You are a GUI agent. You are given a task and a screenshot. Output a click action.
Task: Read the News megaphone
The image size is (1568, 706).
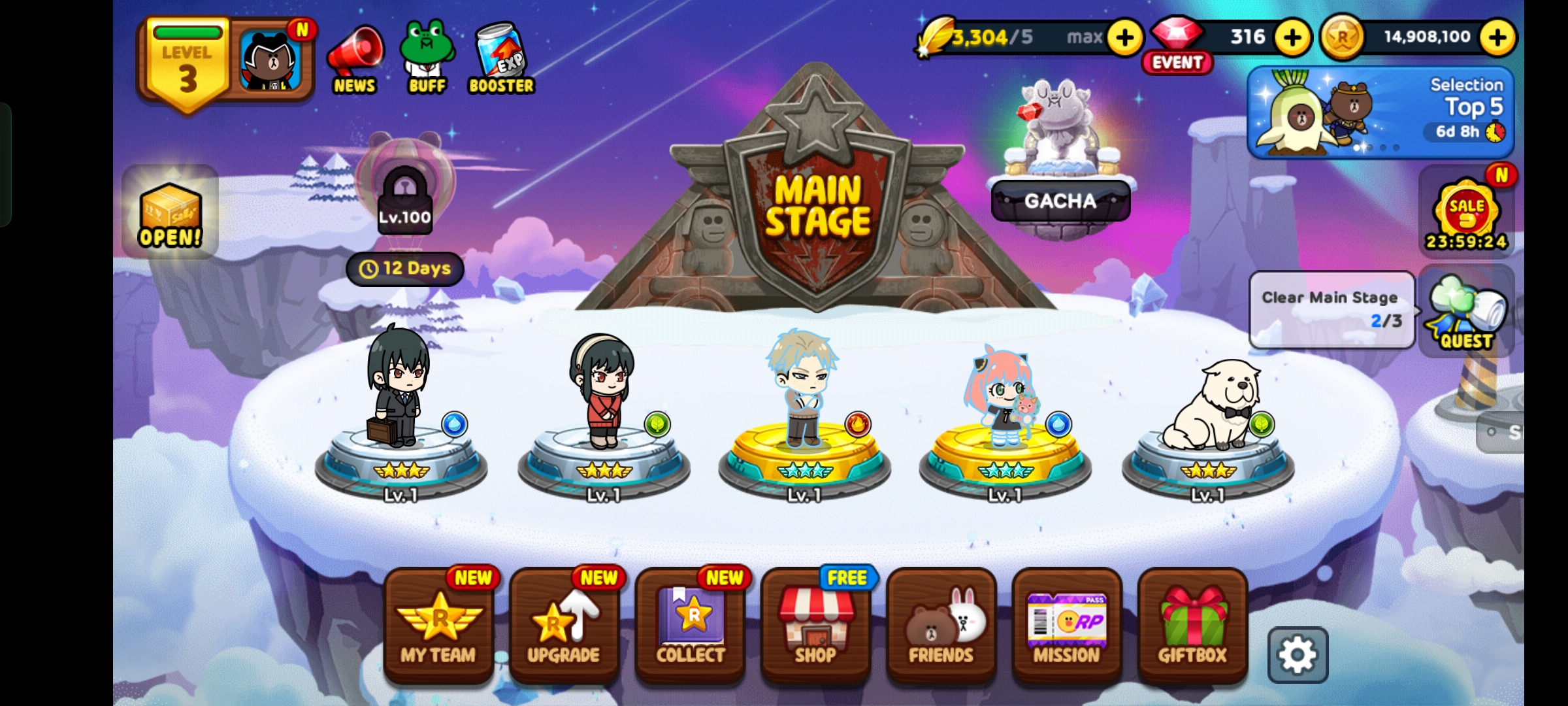(x=355, y=60)
